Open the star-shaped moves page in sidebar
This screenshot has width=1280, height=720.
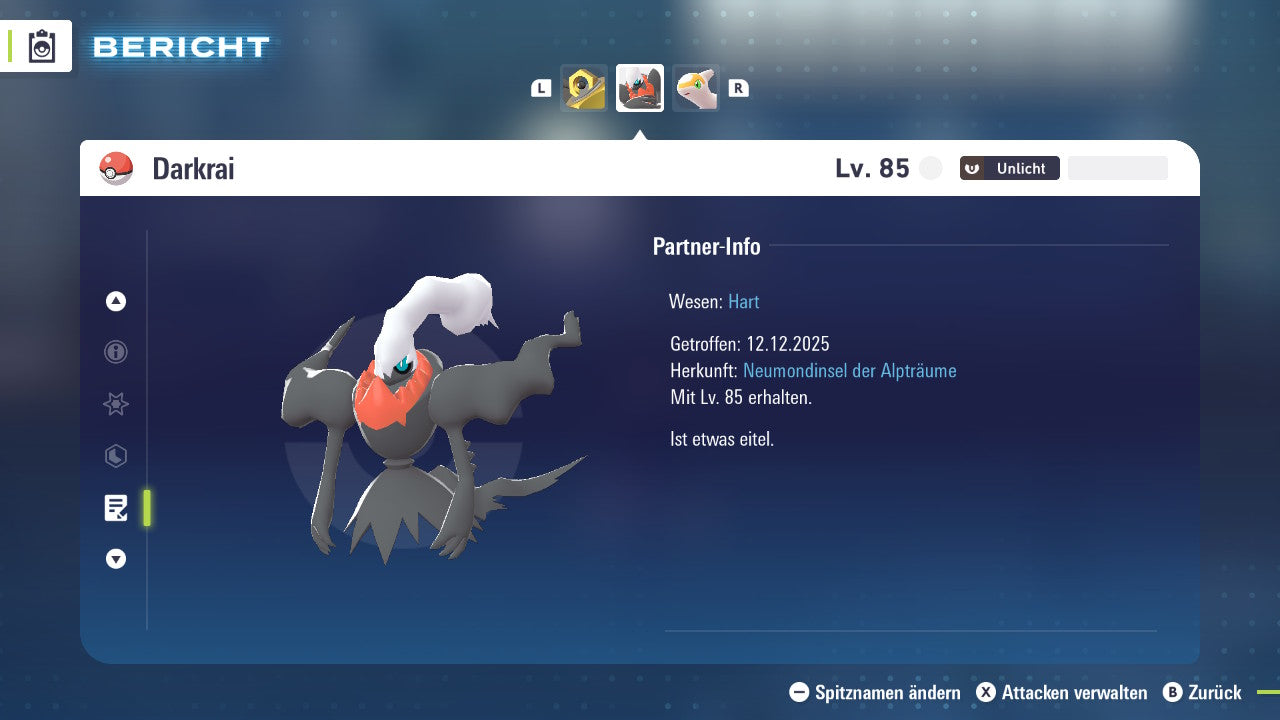point(115,404)
